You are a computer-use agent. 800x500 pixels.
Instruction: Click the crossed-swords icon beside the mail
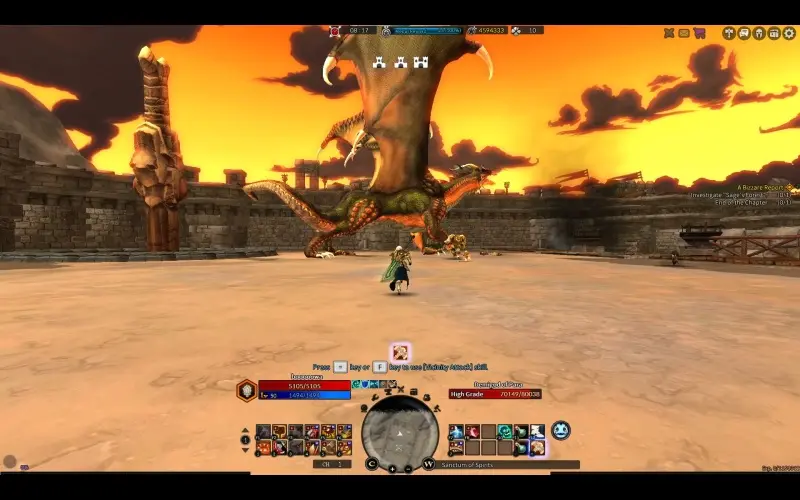(x=669, y=33)
